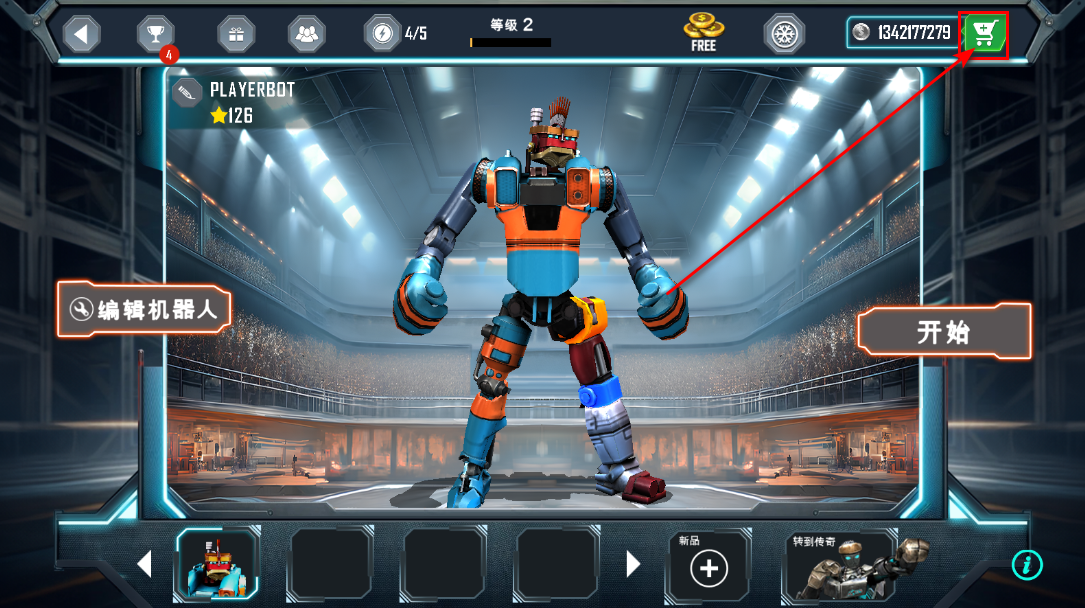Collect the FREE gold coins

[x=703, y=32]
